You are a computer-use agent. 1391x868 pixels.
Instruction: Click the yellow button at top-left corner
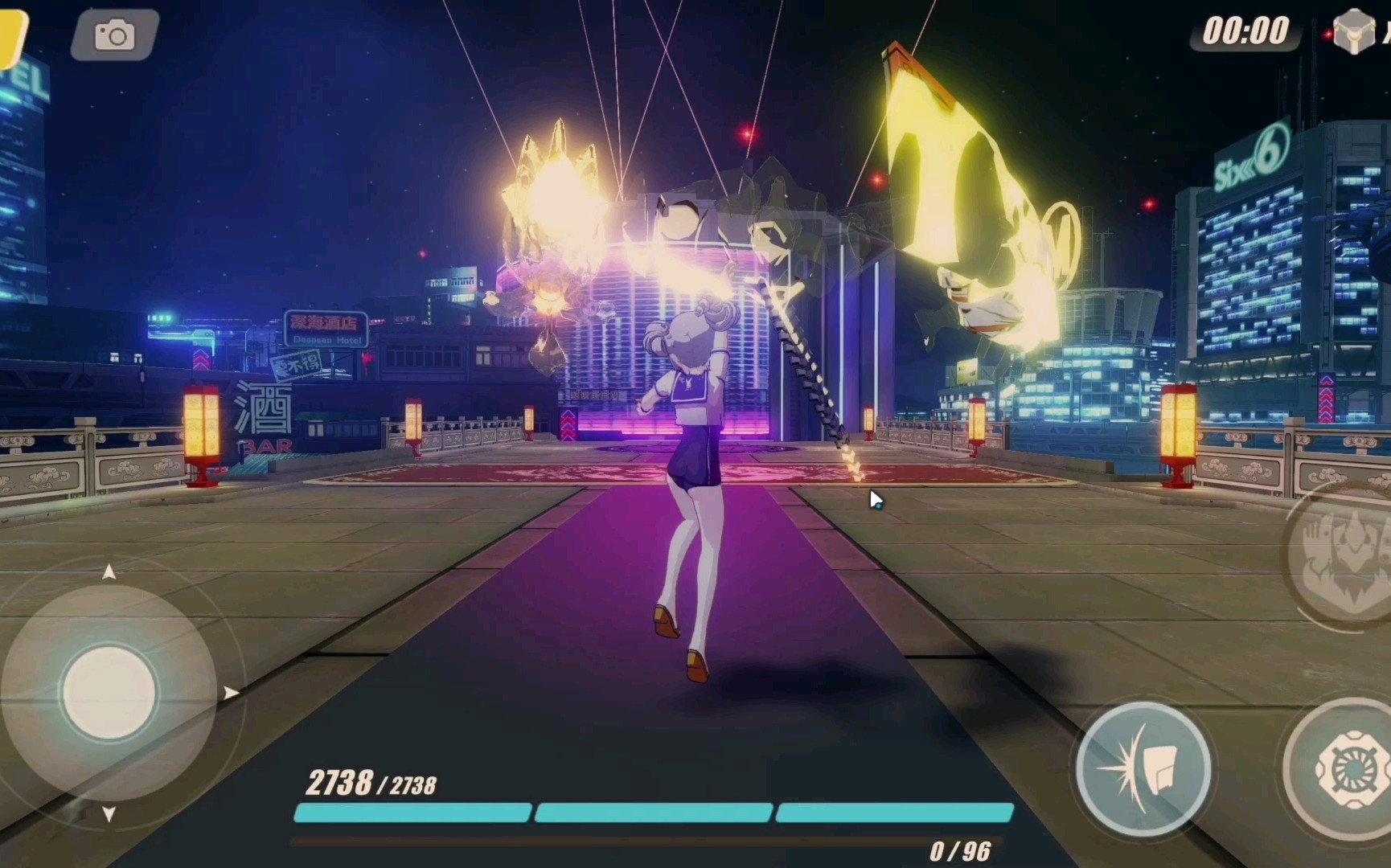(11, 35)
